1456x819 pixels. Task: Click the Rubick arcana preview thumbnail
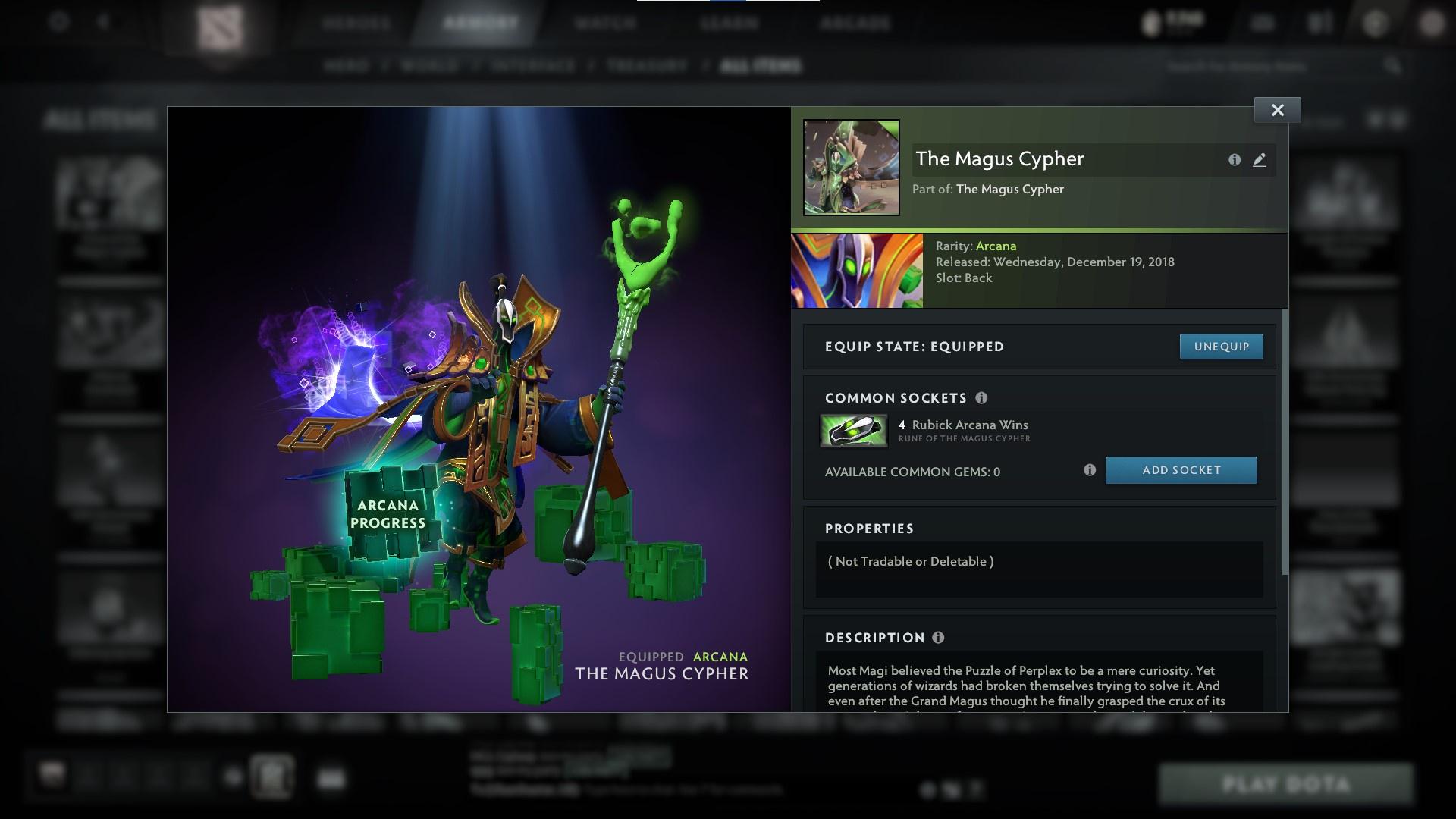pyautogui.click(x=856, y=270)
